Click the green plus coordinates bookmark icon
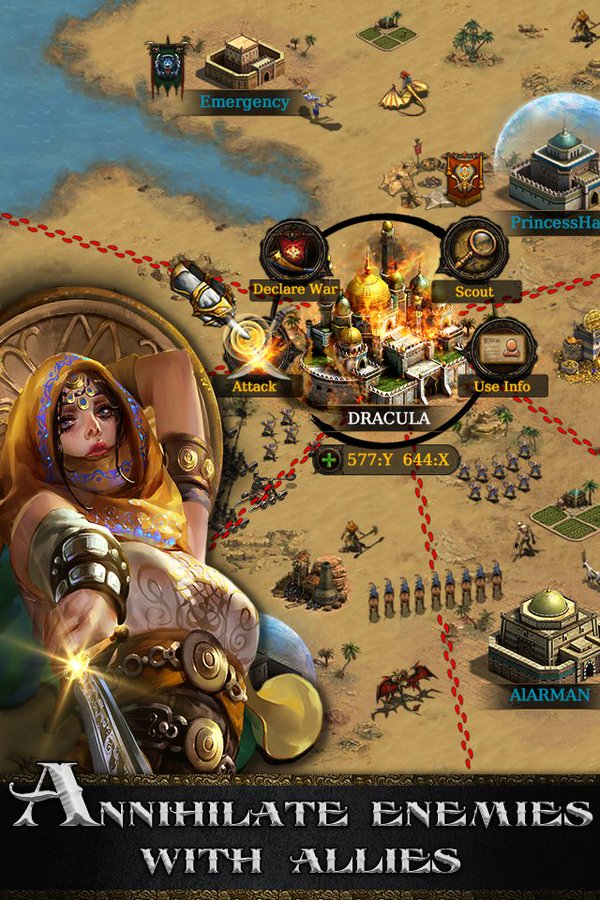Image resolution: width=600 pixels, height=900 pixels. pyautogui.click(x=329, y=460)
